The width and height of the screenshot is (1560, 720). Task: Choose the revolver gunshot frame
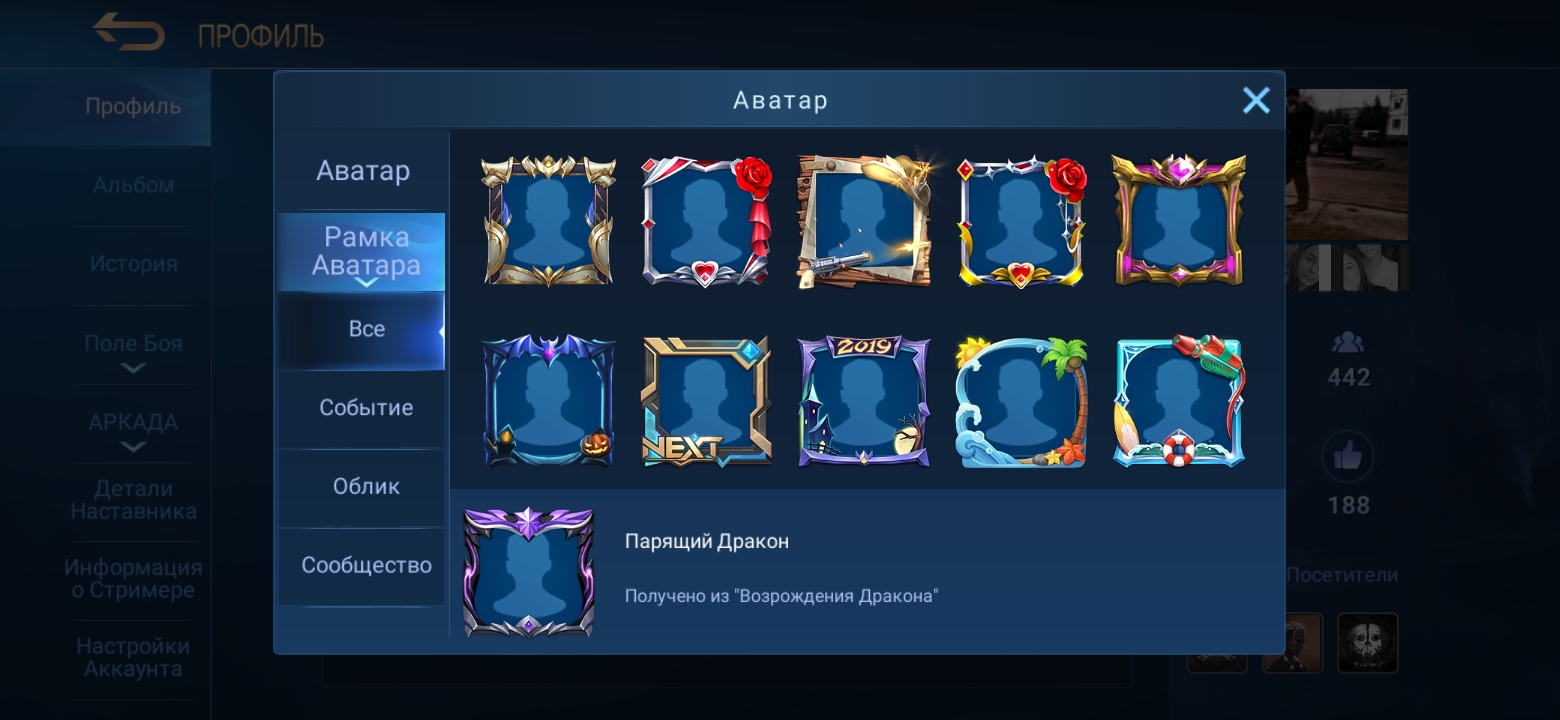(x=864, y=220)
